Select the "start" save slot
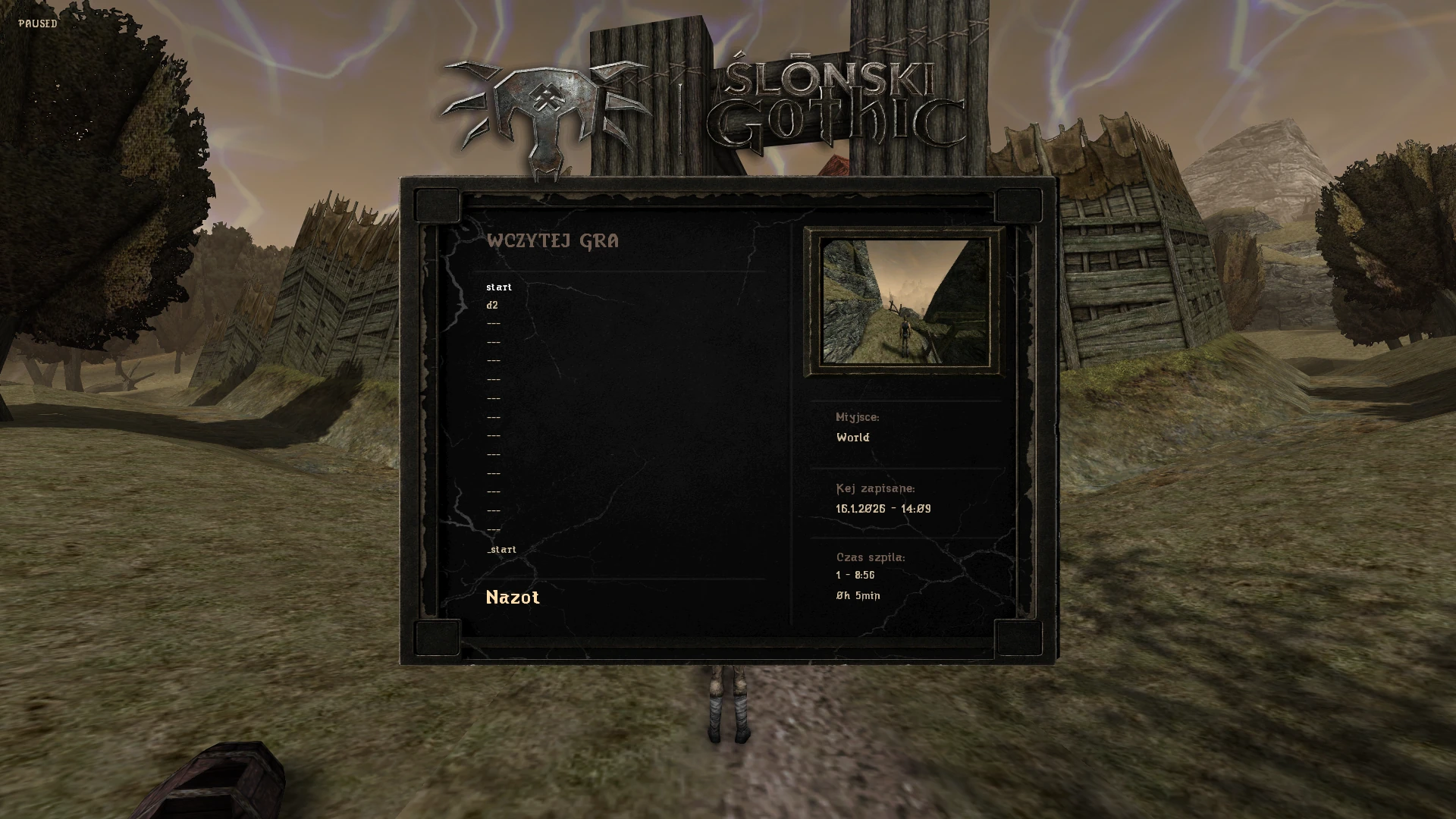Viewport: 1456px width, 819px height. pos(499,287)
